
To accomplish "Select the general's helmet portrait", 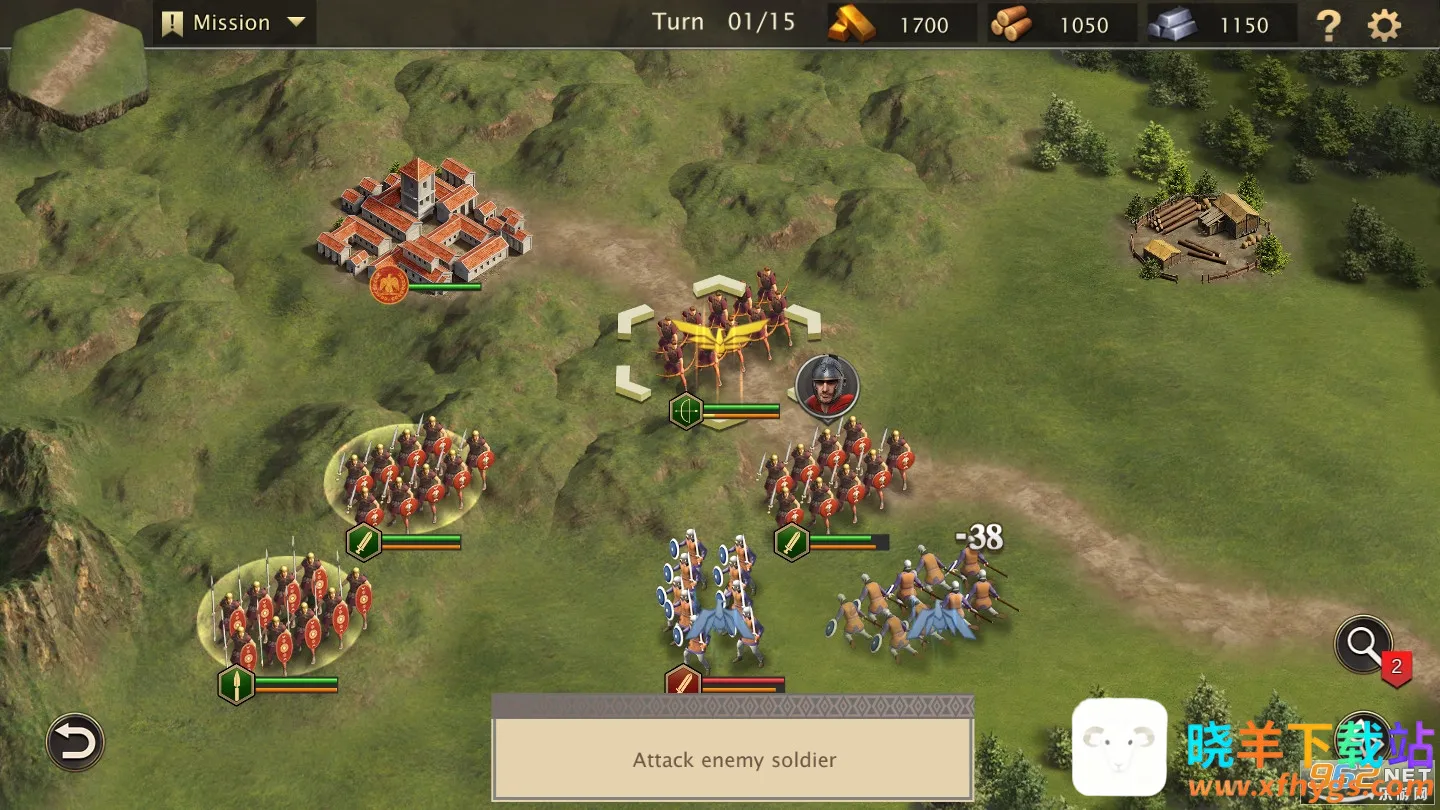I will pyautogui.click(x=827, y=385).
